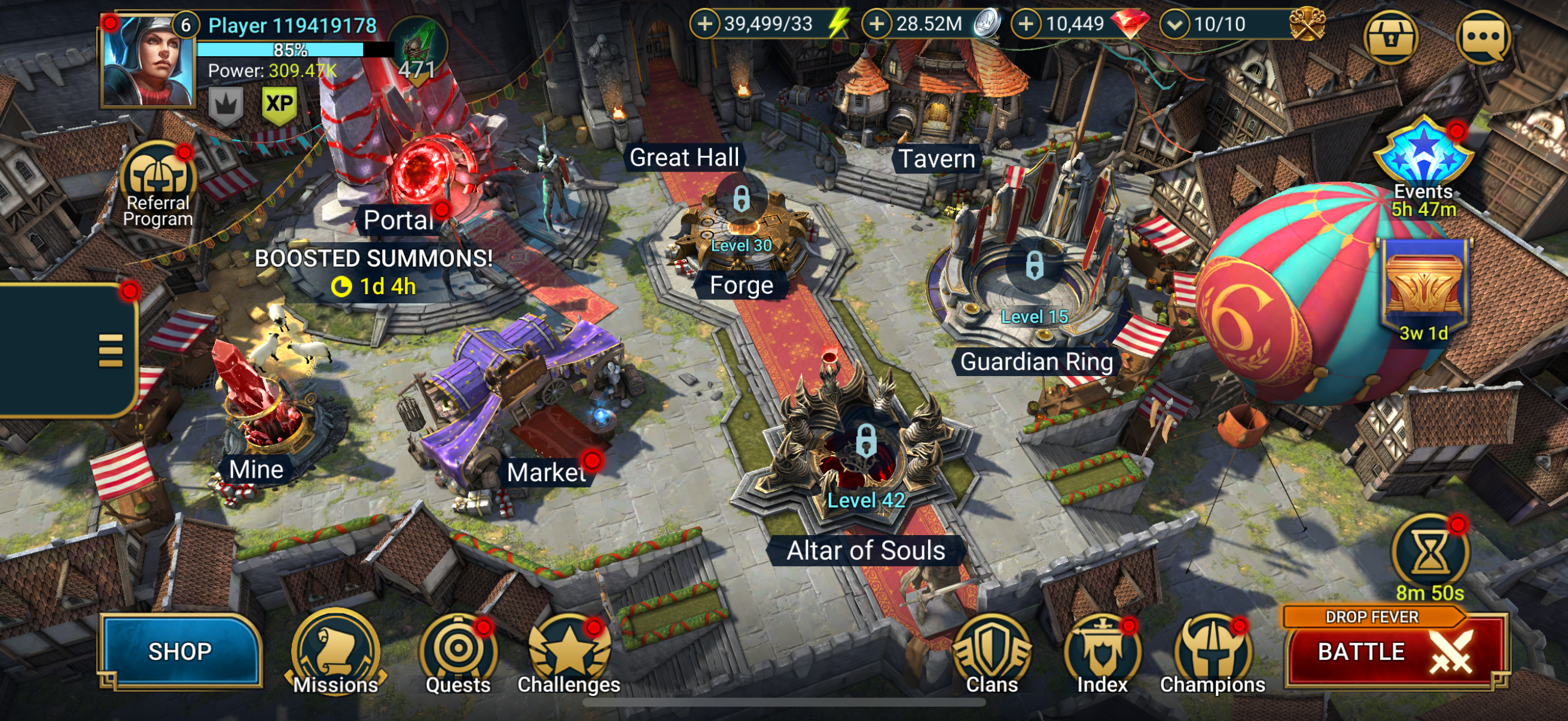This screenshot has height=721, width=1568.
Task: Add more energy with plus button
Action: click(704, 25)
